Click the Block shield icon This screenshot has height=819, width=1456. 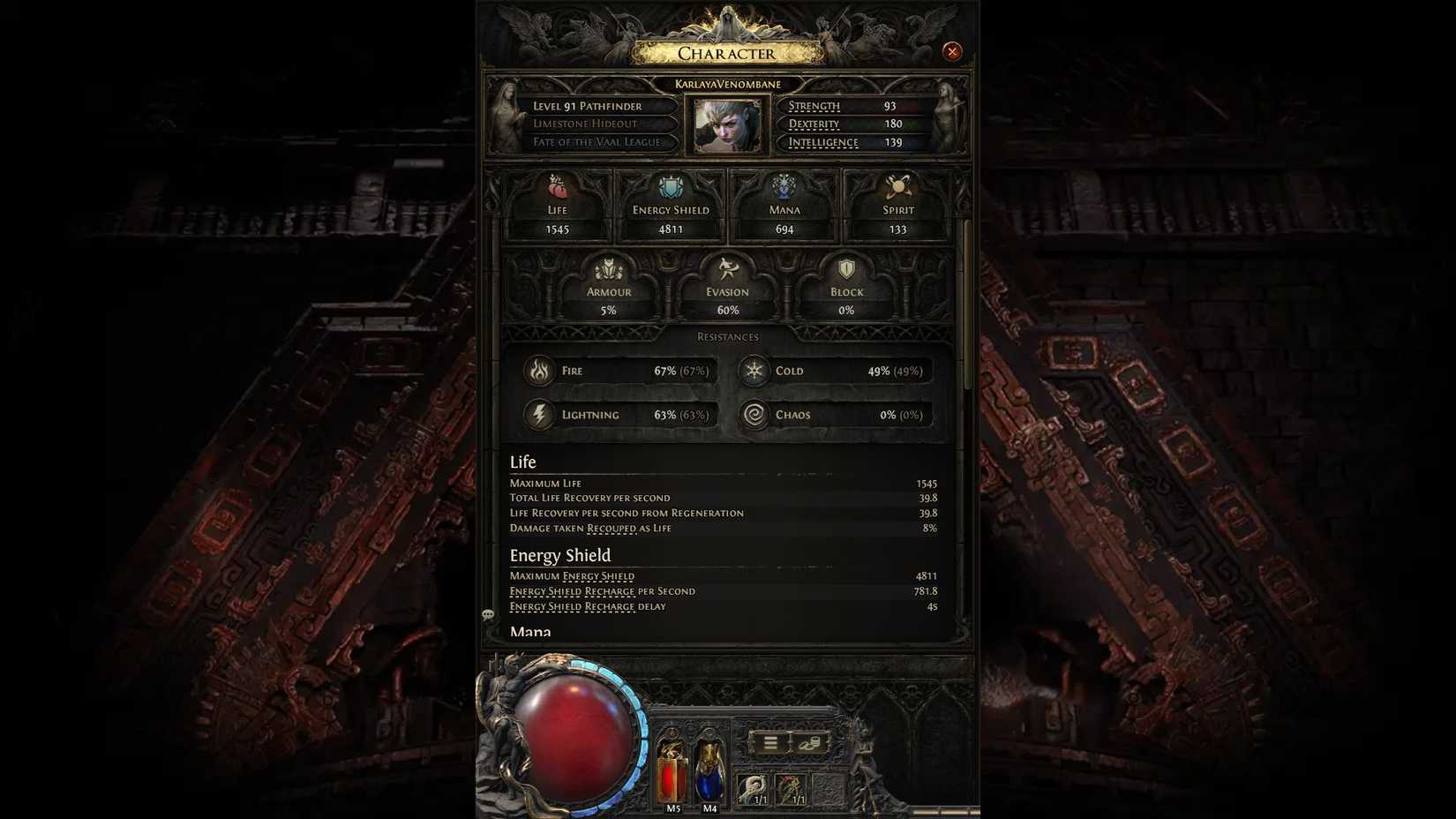[x=845, y=270]
